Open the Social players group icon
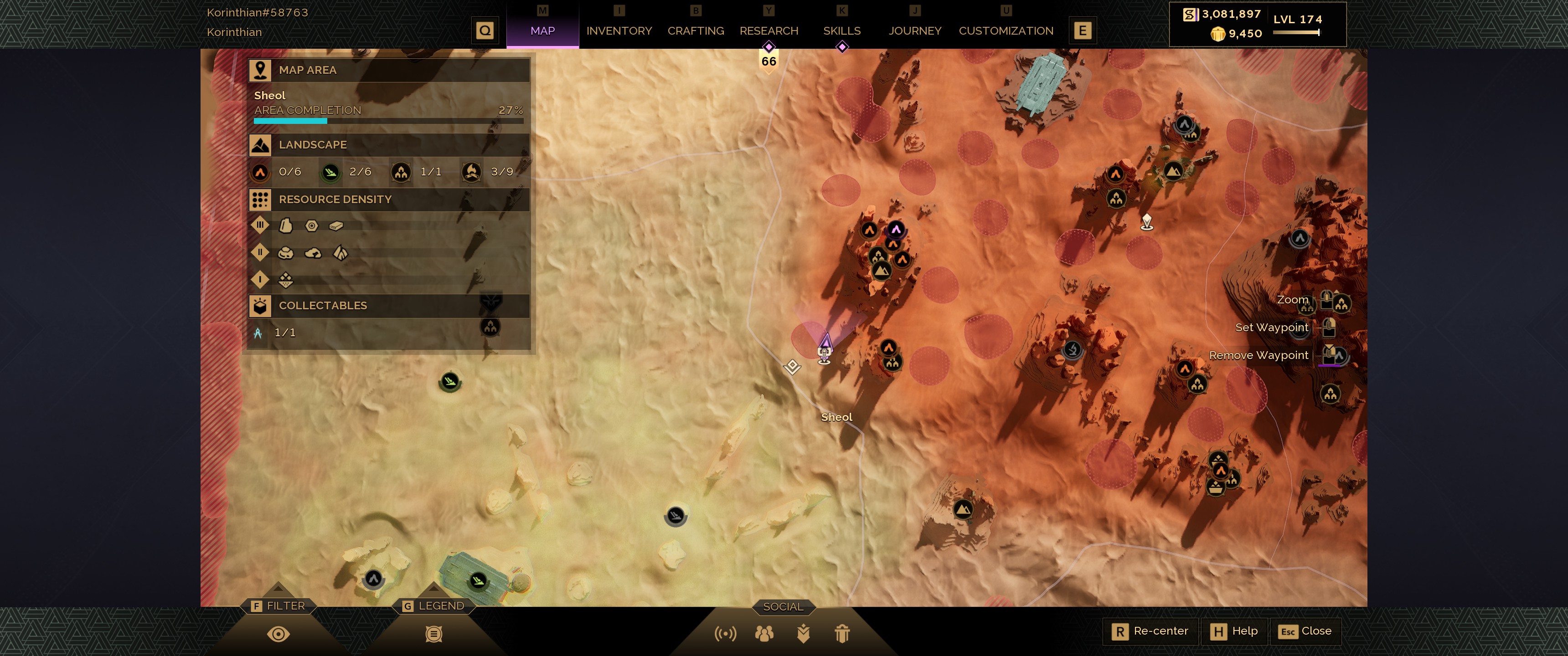 (764, 634)
